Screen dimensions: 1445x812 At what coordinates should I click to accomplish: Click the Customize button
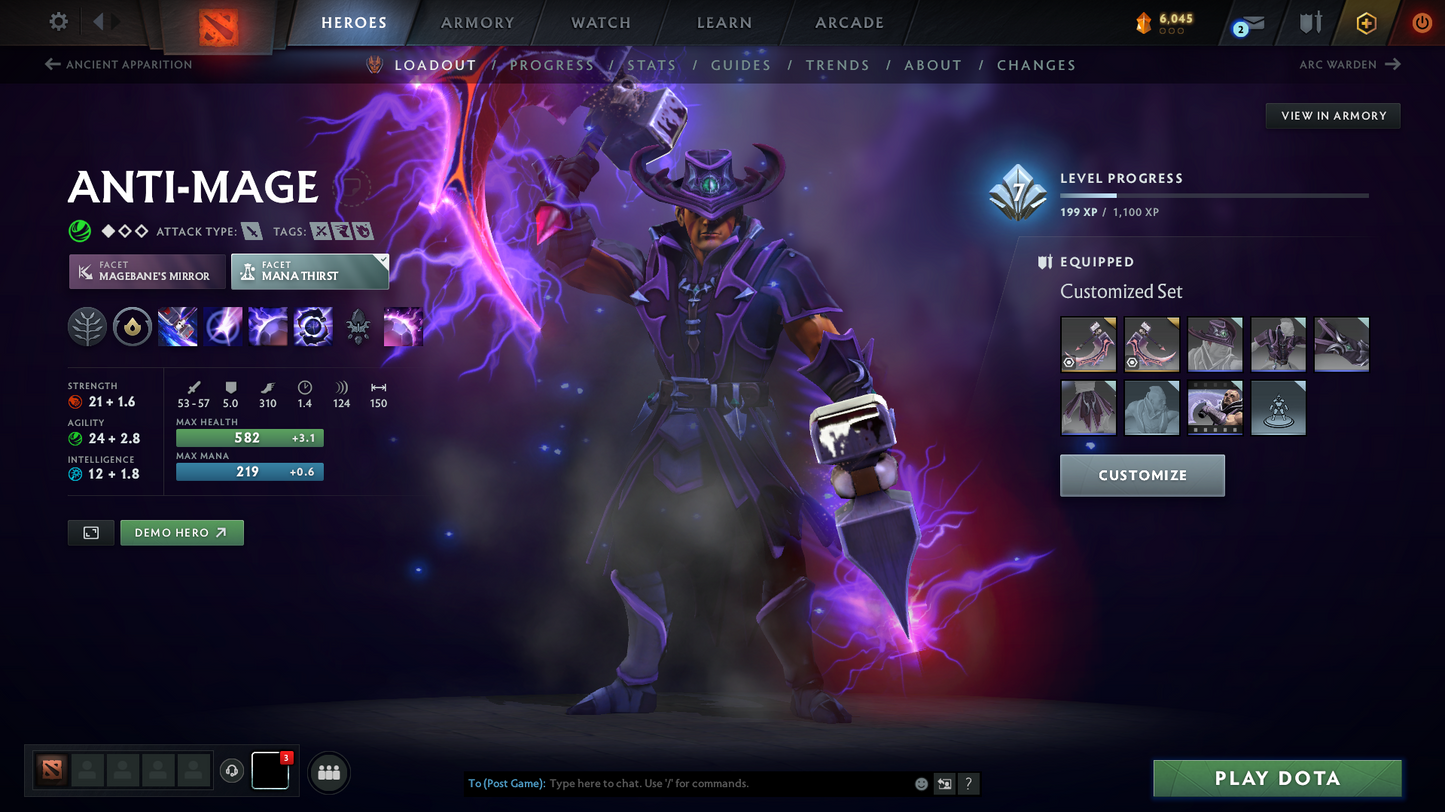(1142, 475)
